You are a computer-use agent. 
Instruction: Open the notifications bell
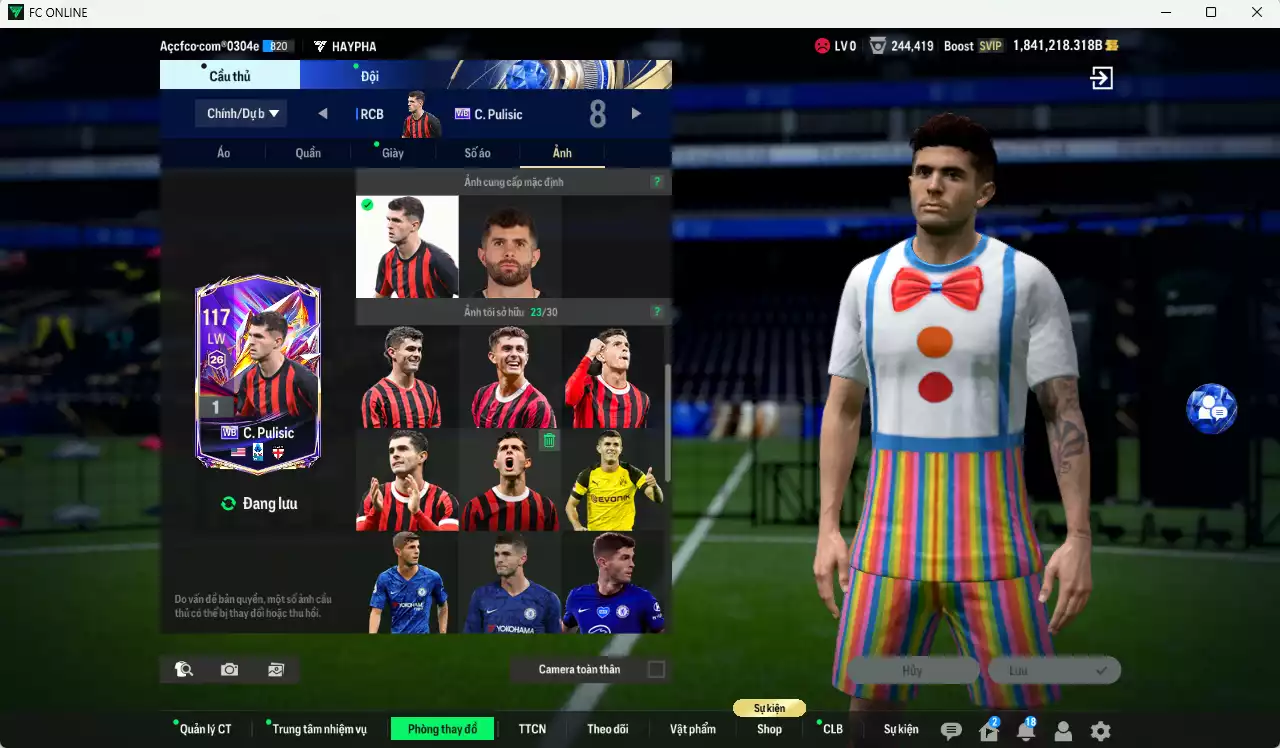(1025, 731)
